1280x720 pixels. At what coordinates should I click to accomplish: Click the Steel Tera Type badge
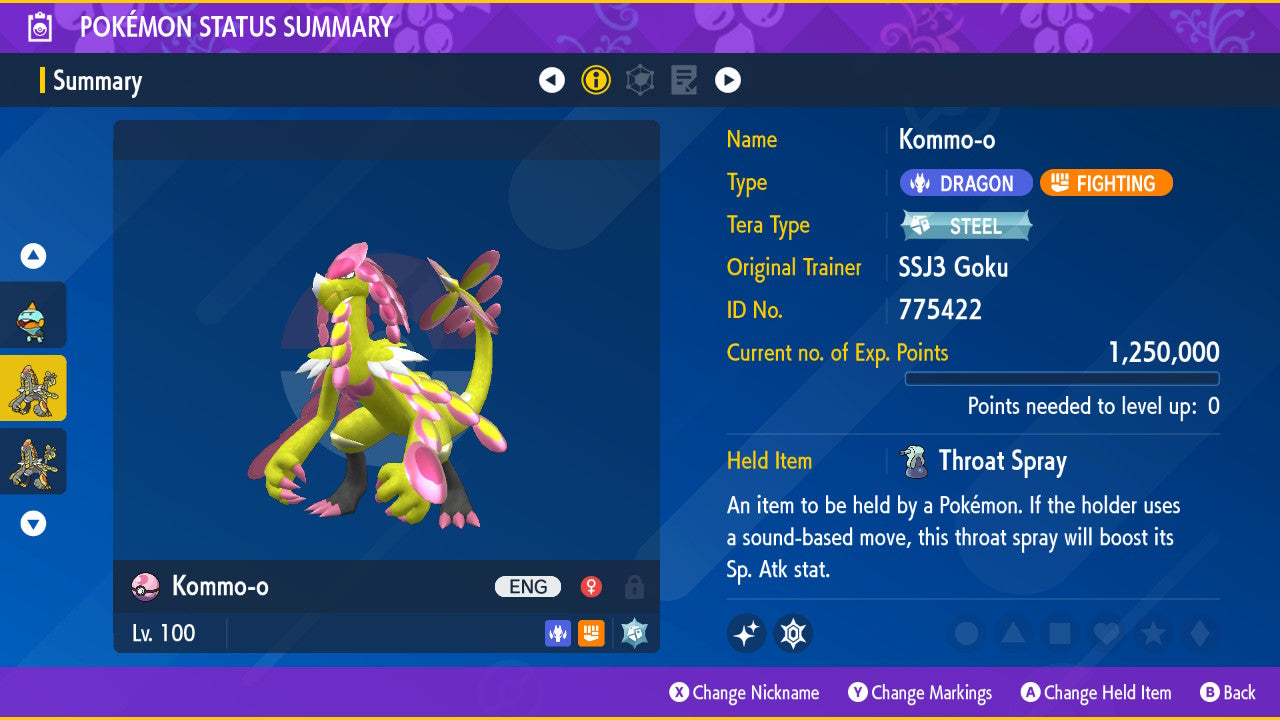click(966, 226)
